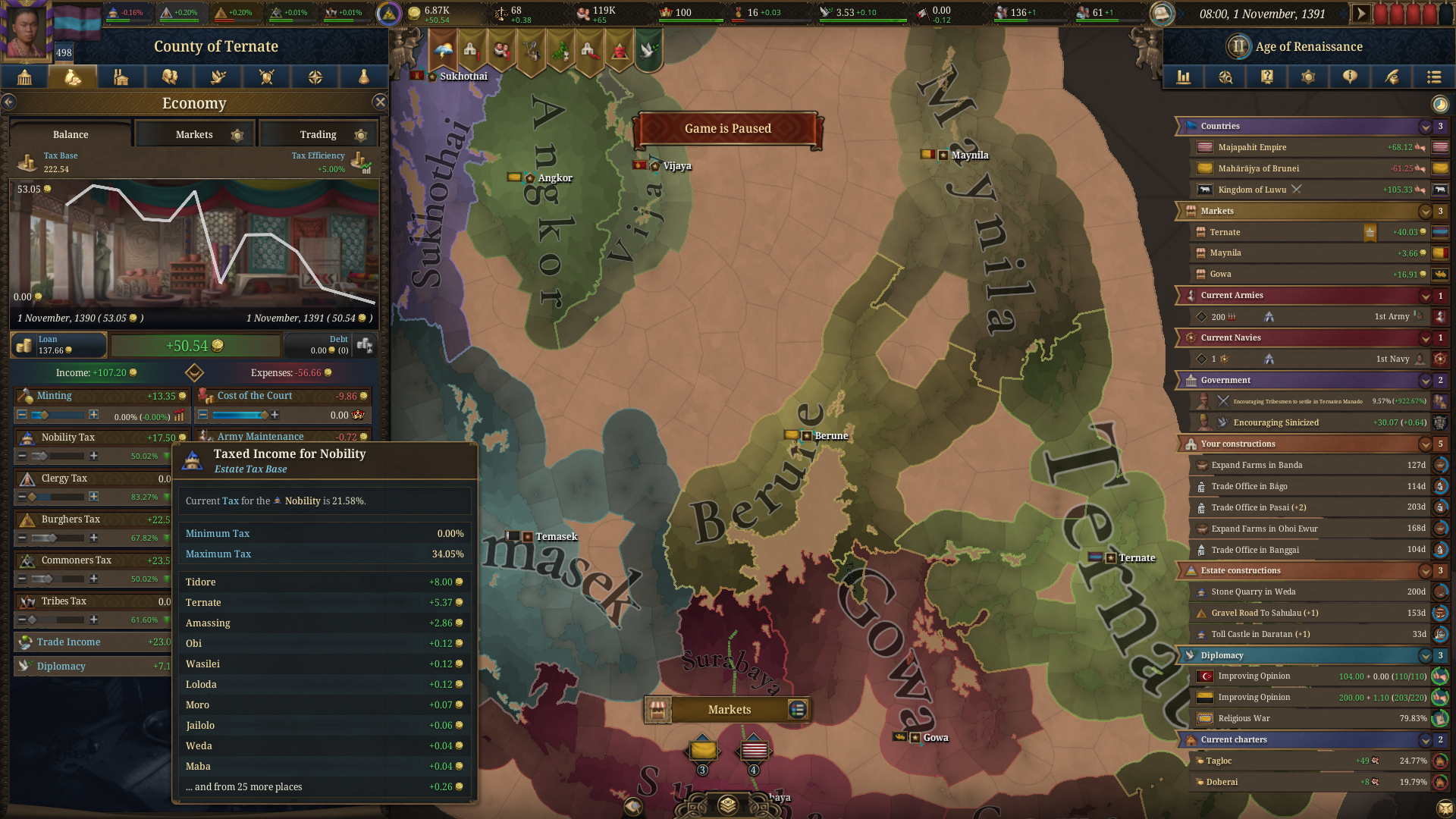Open the Trading tab
This screenshot has width=1456, height=819.
pyautogui.click(x=318, y=133)
